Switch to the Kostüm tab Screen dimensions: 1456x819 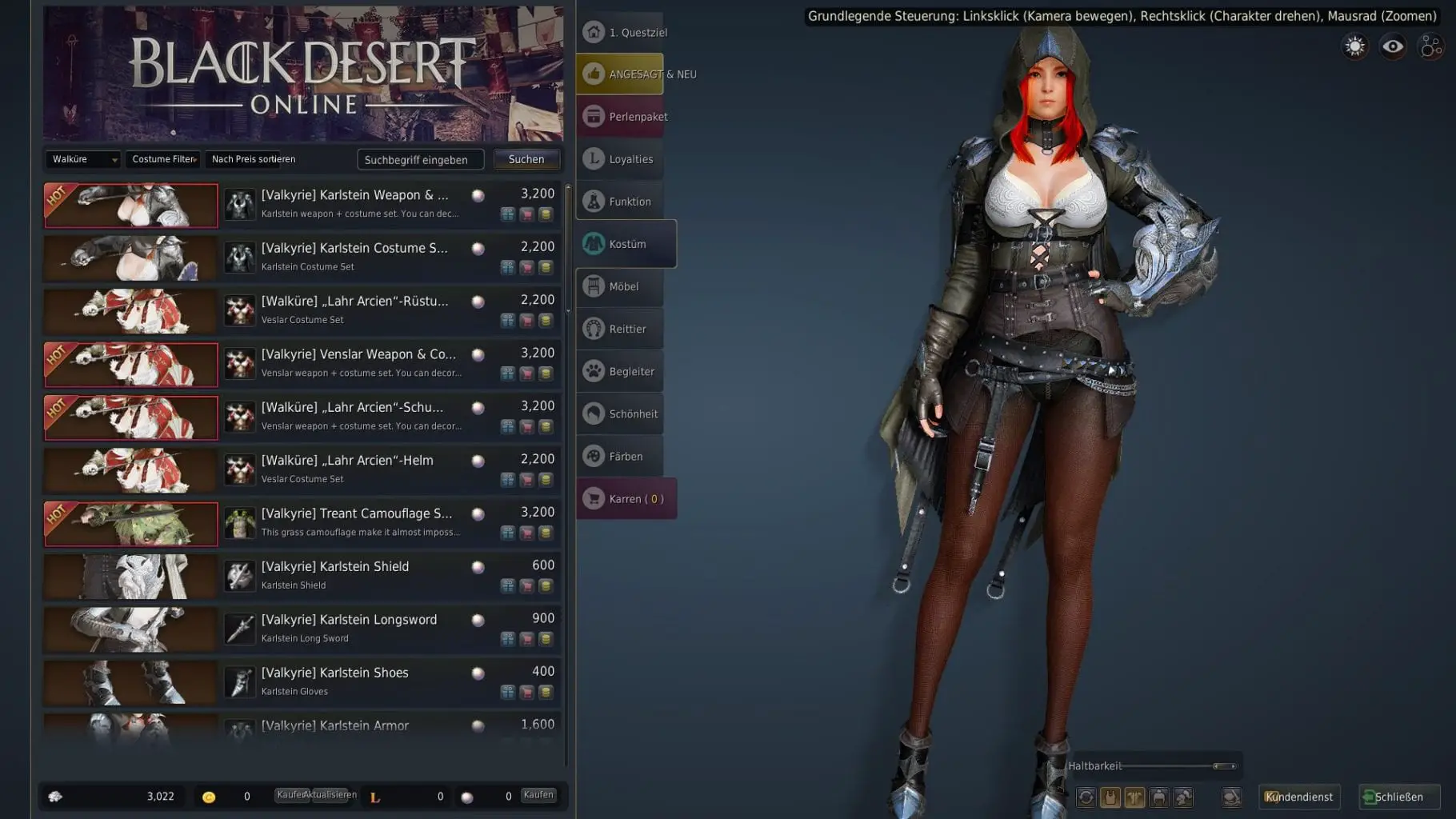626,244
